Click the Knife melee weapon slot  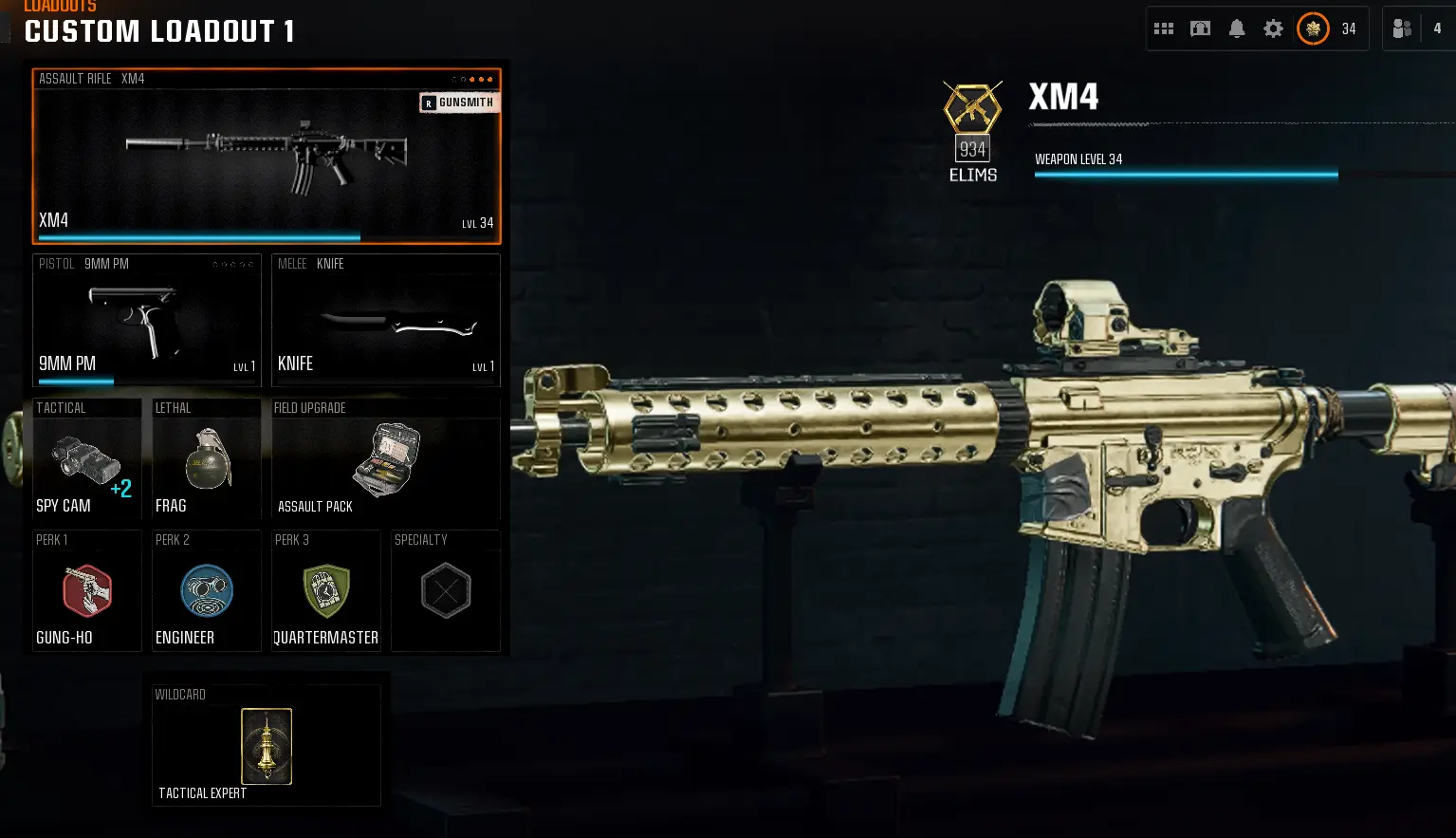coord(385,320)
